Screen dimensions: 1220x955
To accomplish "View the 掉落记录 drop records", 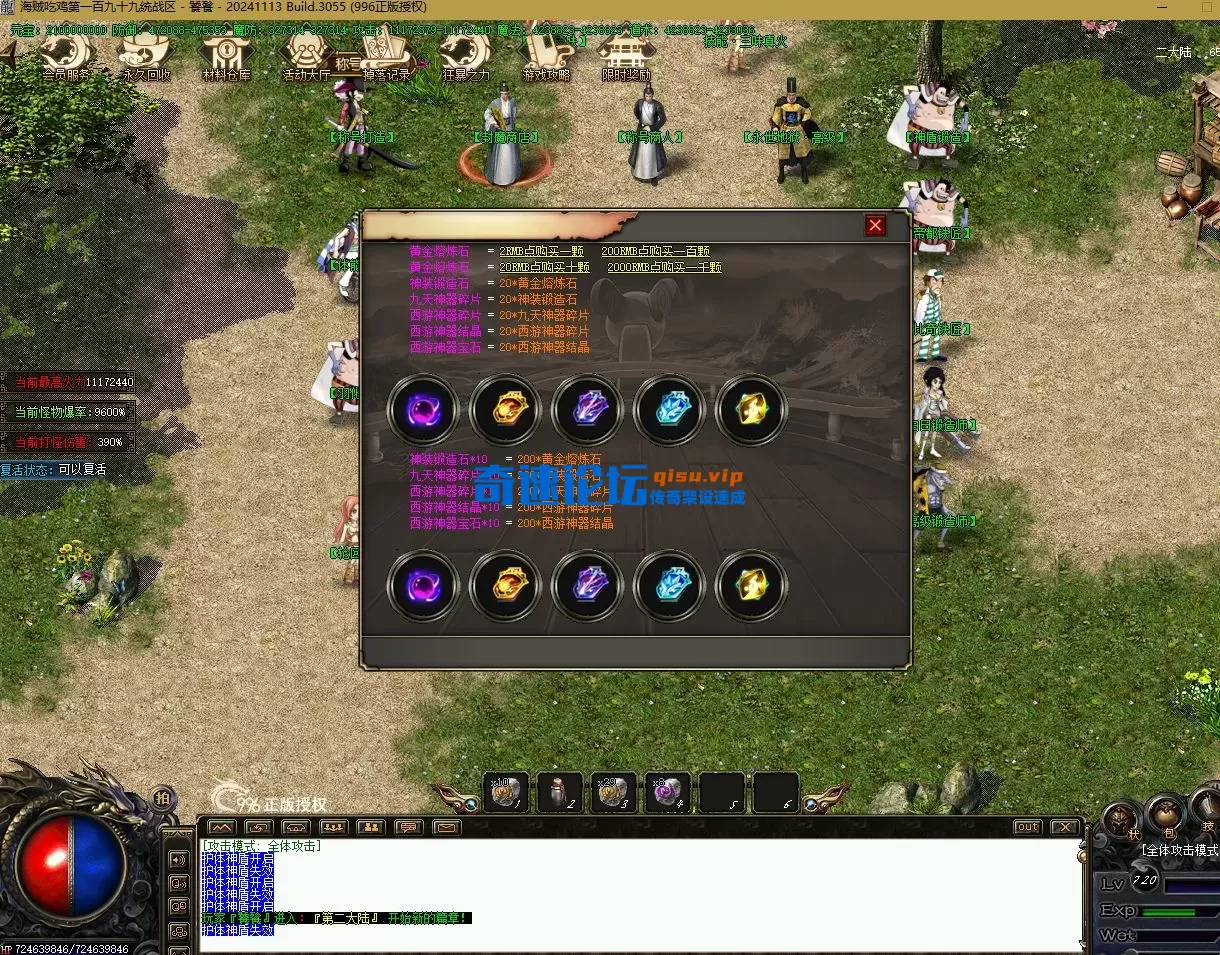I will [x=386, y=56].
